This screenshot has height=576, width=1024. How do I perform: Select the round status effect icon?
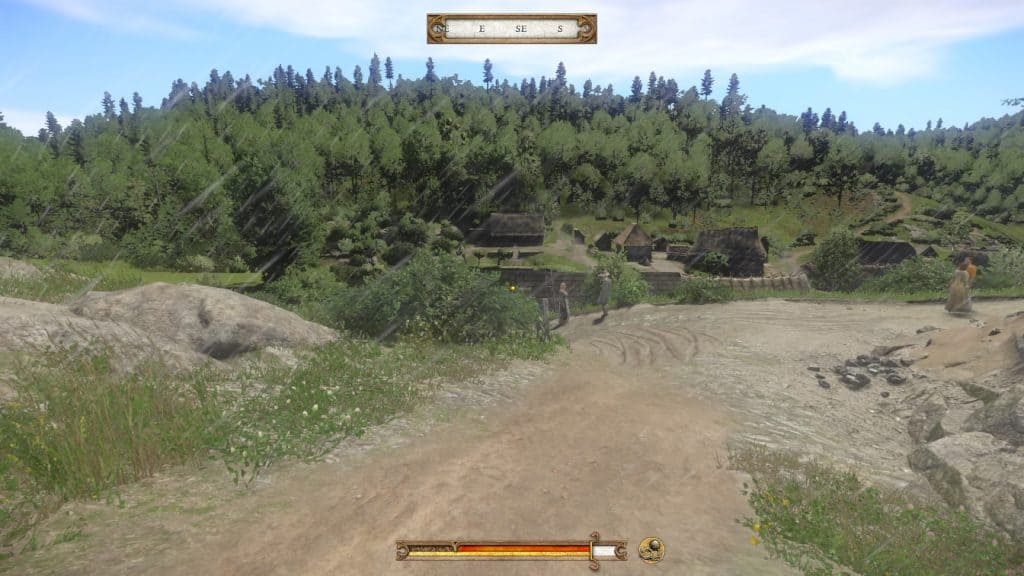point(651,550)
